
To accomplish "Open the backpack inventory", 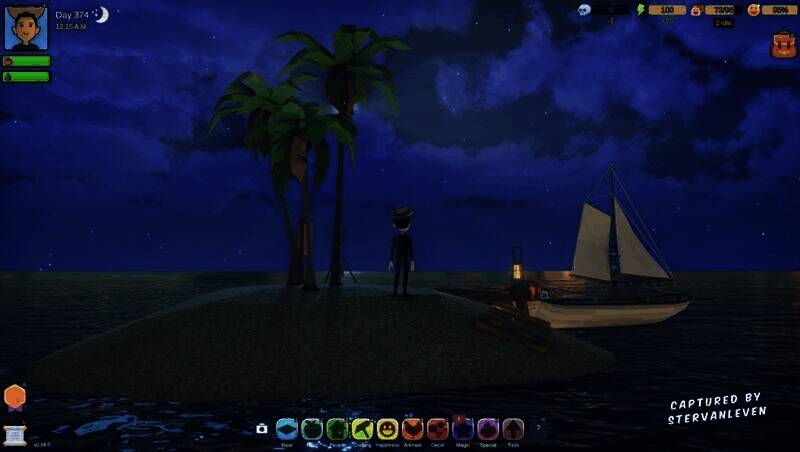I will pyautogui.click(x=783, y=45).
